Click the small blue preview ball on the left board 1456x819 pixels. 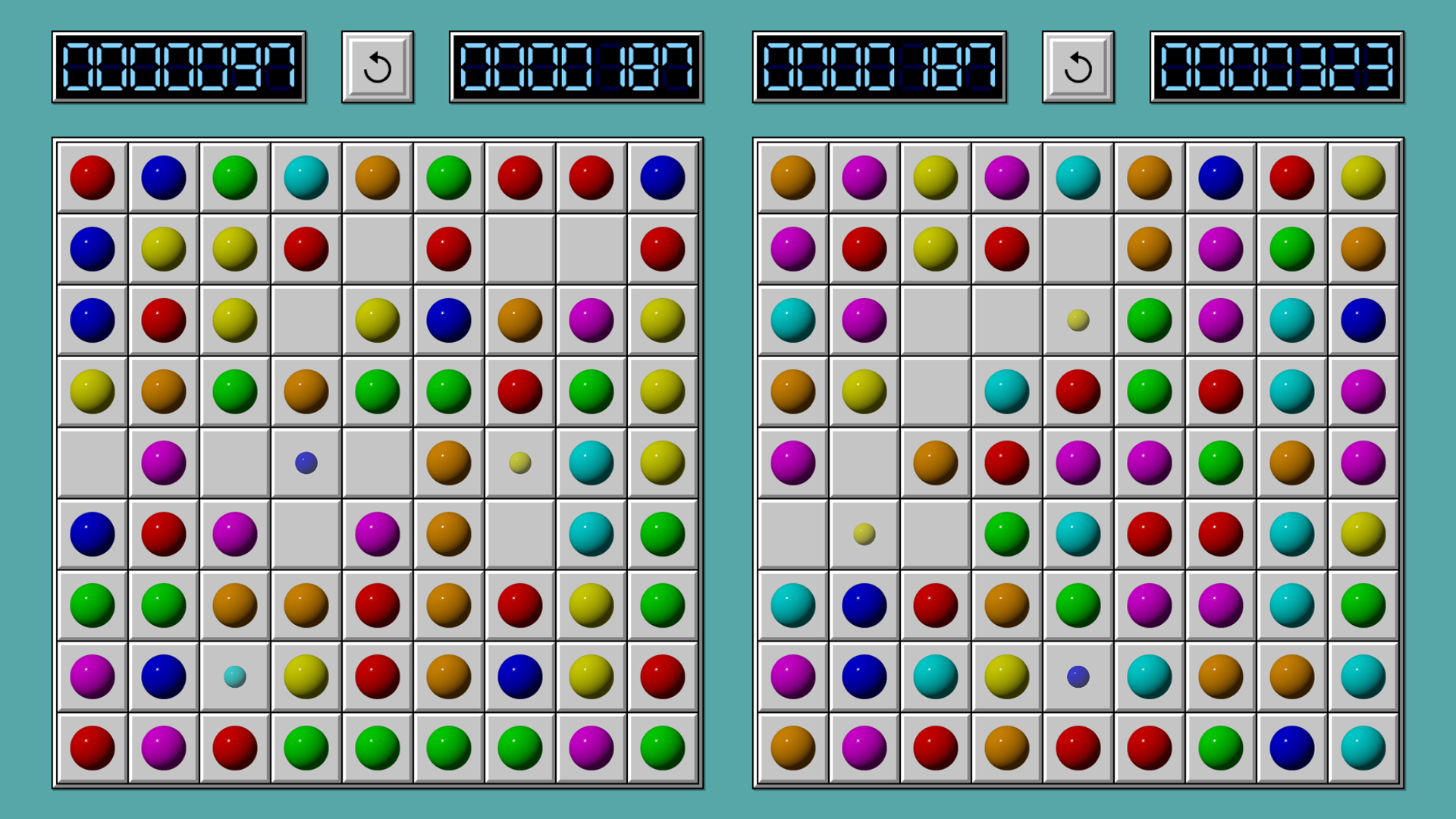(305, 463)
